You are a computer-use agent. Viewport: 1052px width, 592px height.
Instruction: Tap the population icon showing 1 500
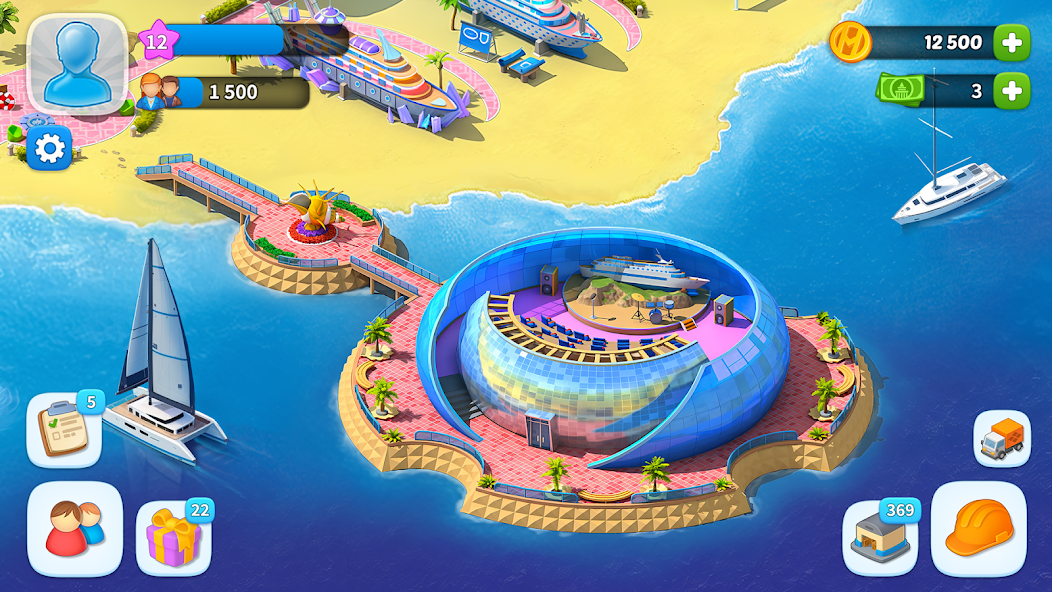[160, 92]
